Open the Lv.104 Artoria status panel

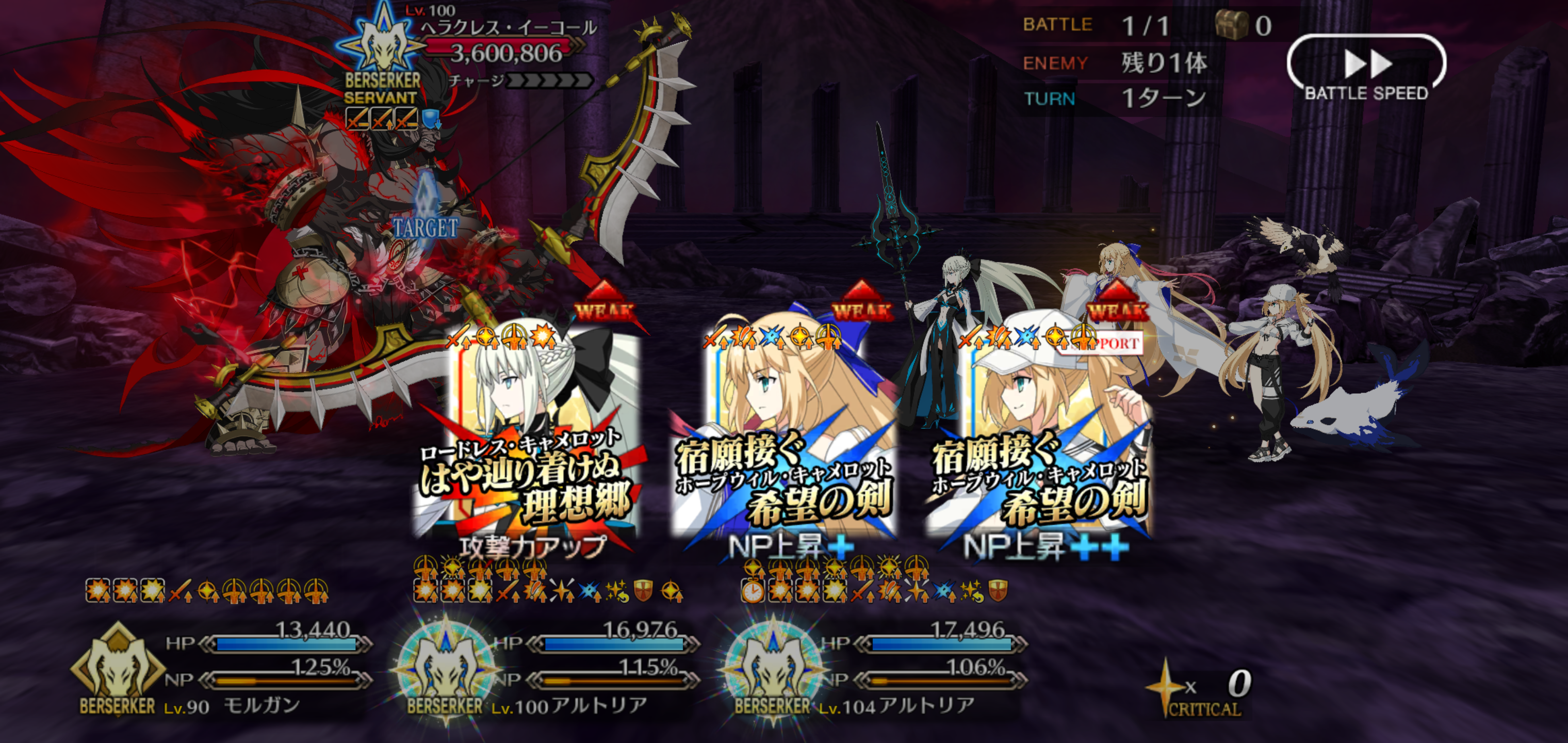tap(873, 670)
